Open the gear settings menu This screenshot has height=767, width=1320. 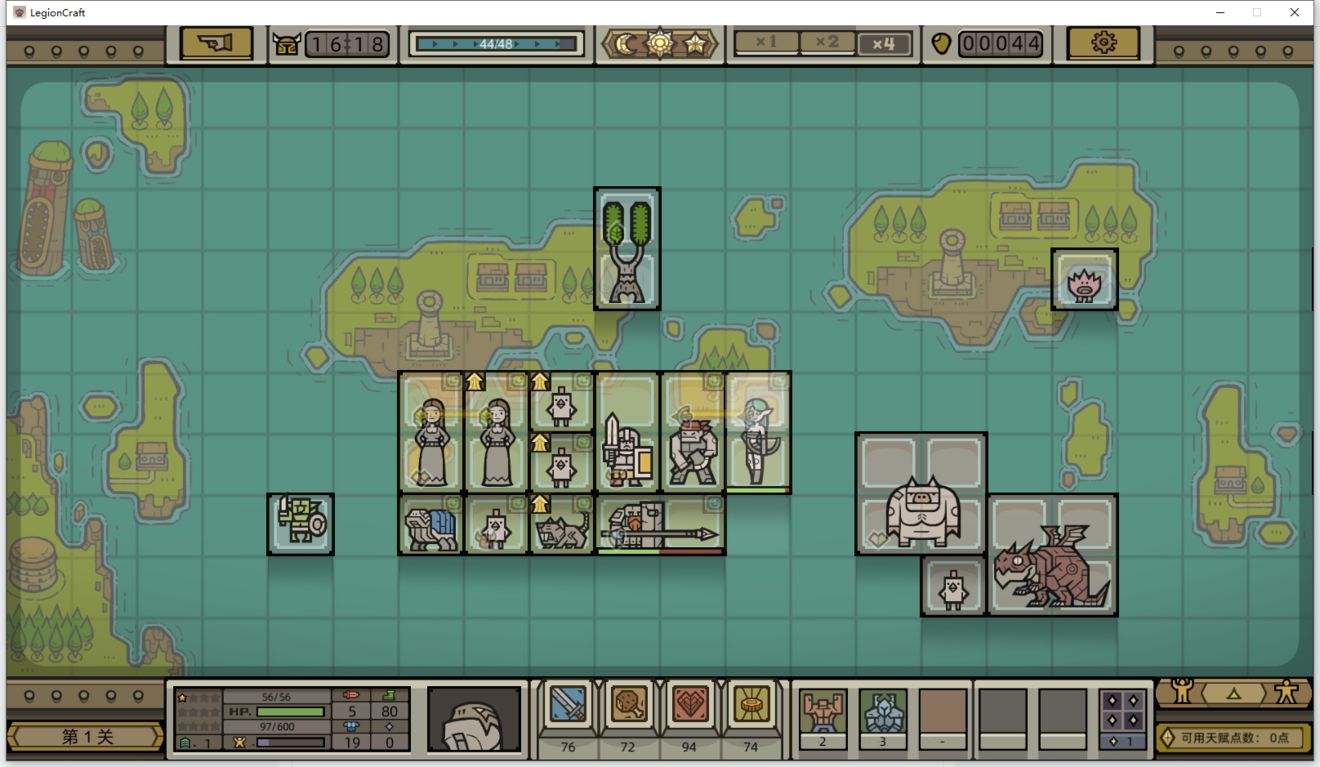(x=1103, y=43)
